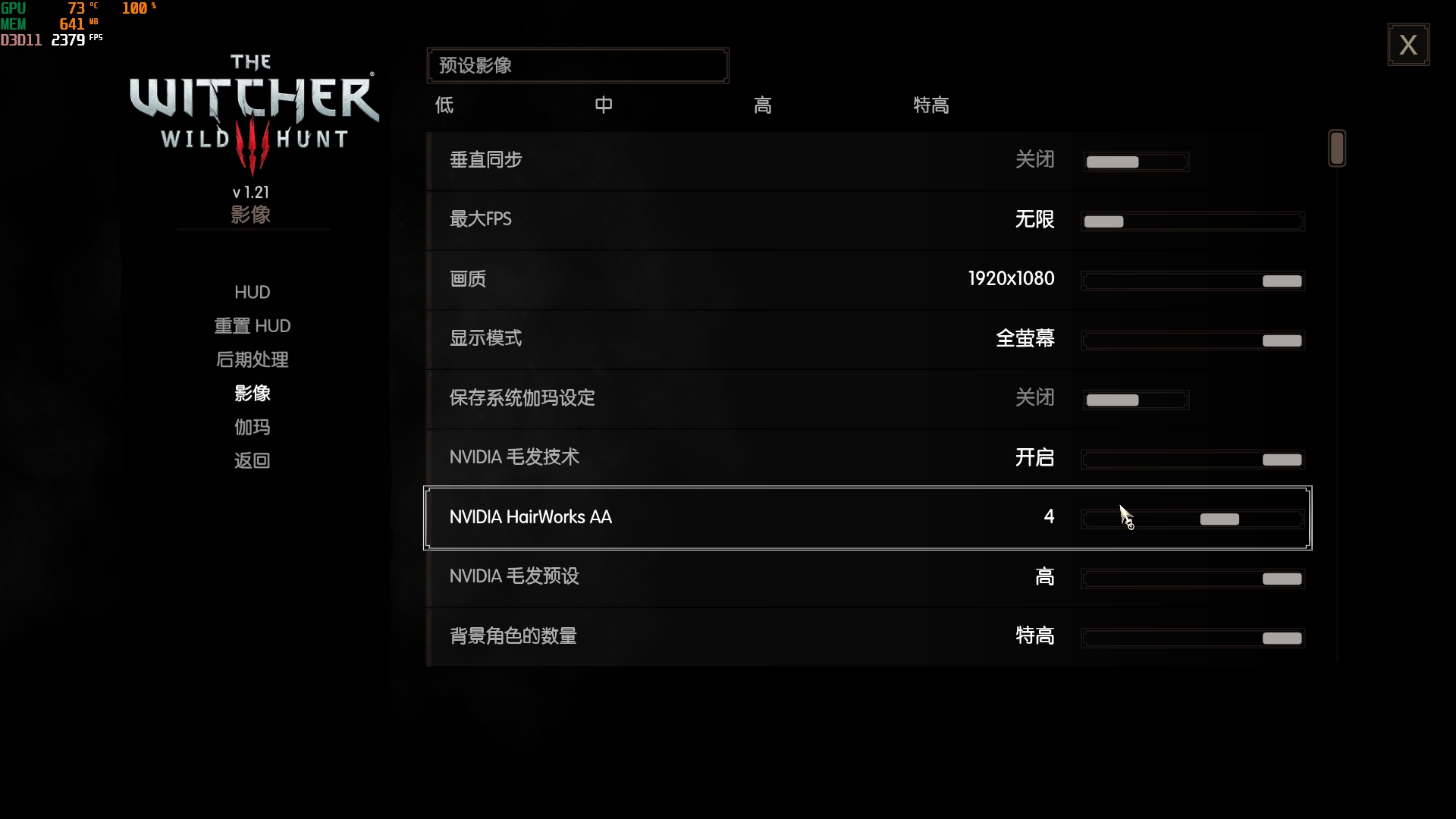The width and height of the screenshot is (1456, 819).
Task: Select 返回 to go back
Action: pos(251,460)
